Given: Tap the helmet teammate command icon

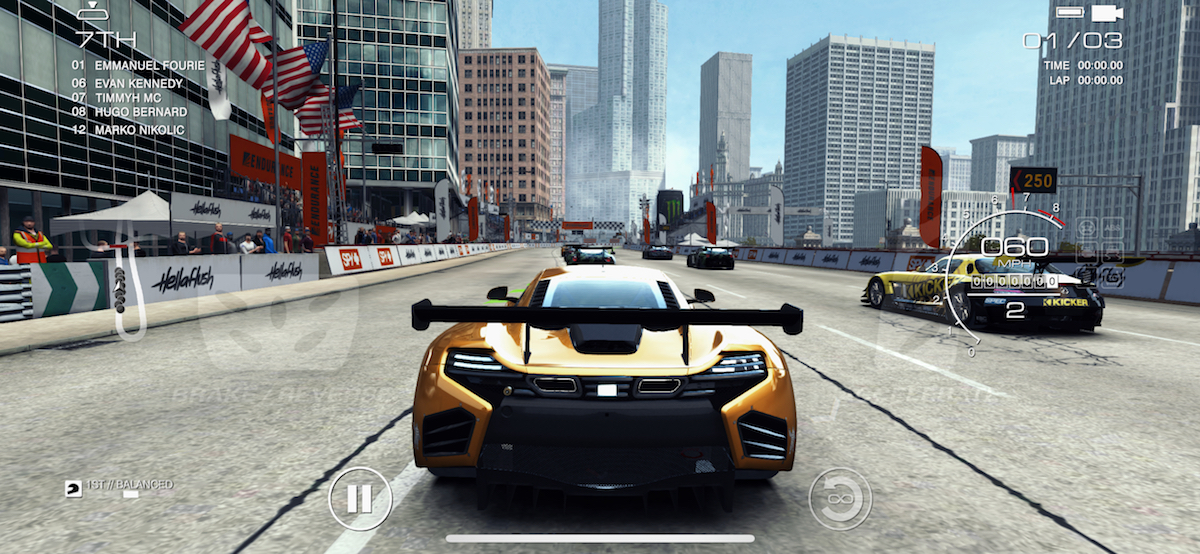Looking at the screenshot, I should [x=74, y=488].
